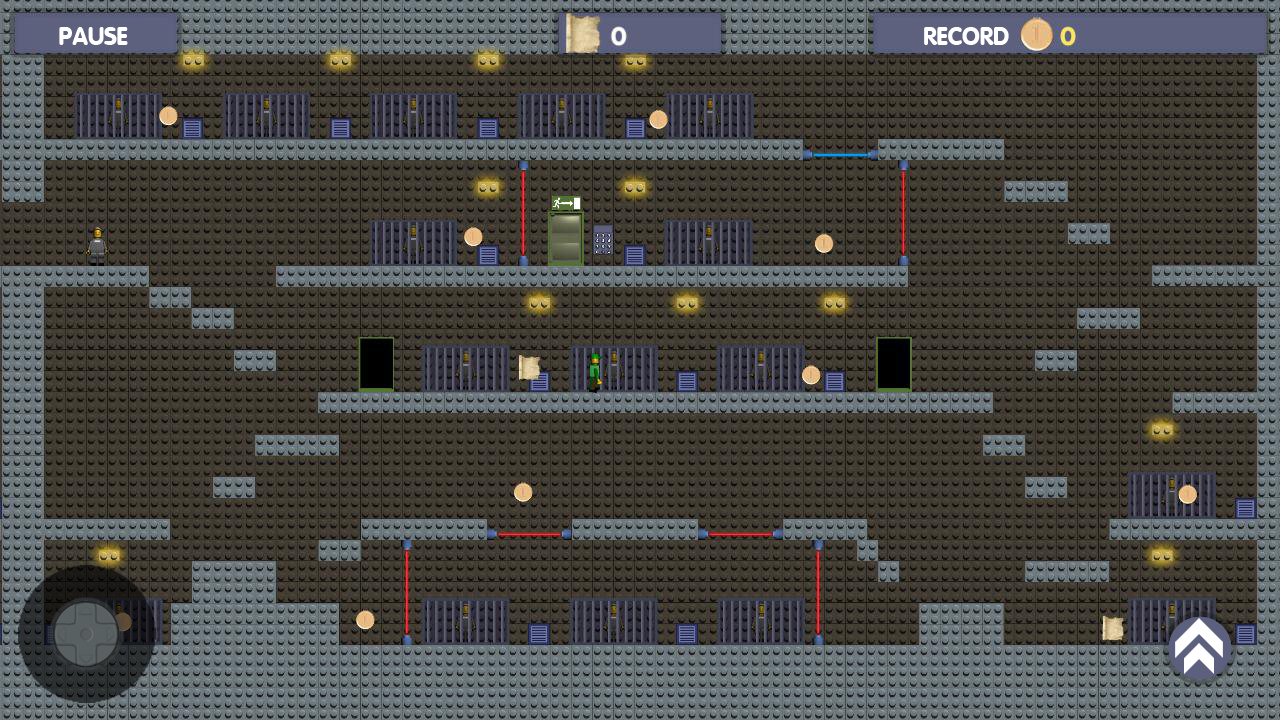Viewport: 1280px width, 720px height.
Task: Click the scroll icon in the top counter
Action: coord(584,34)
